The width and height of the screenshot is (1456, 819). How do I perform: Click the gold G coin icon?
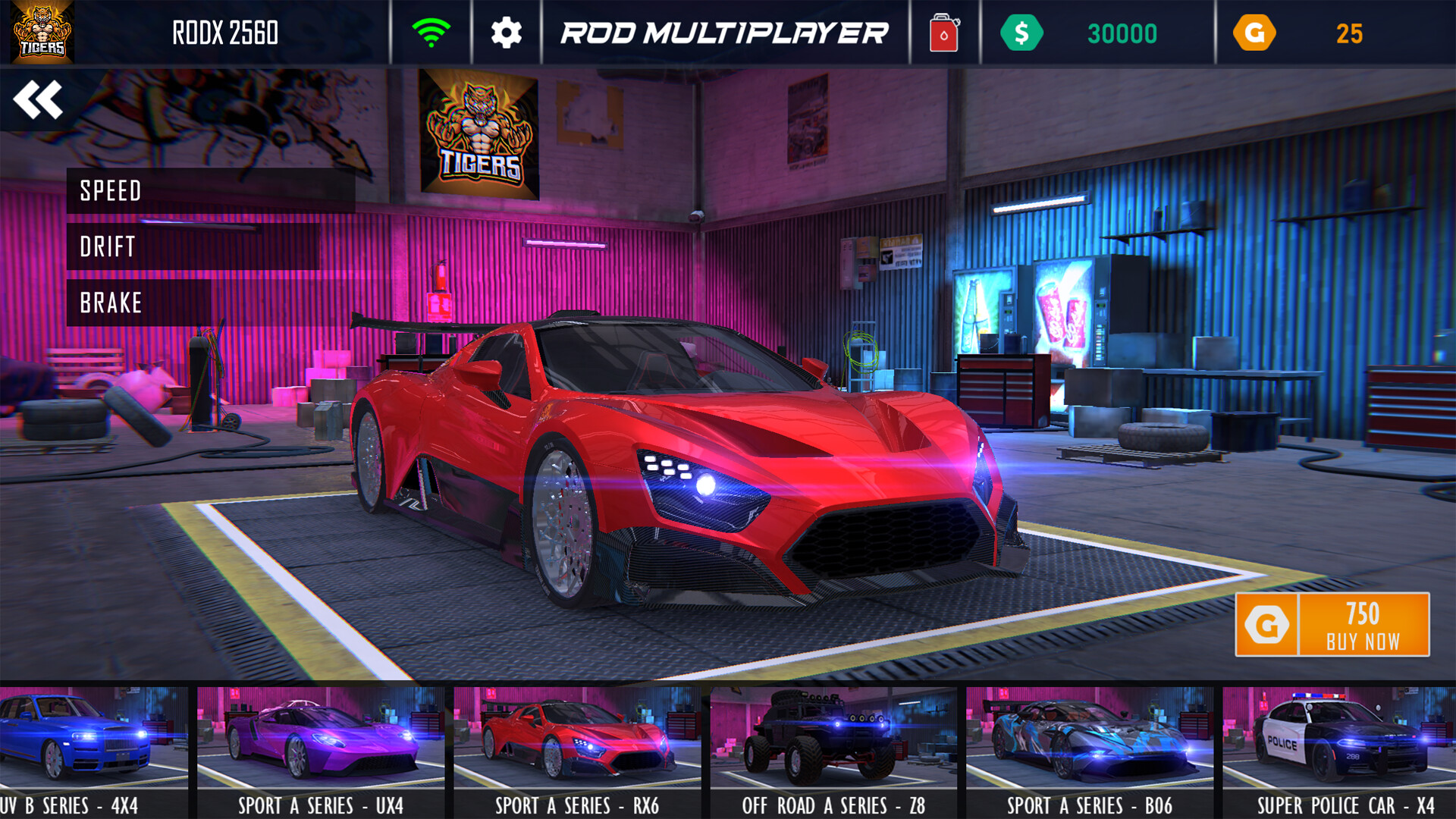[1255, 33]
